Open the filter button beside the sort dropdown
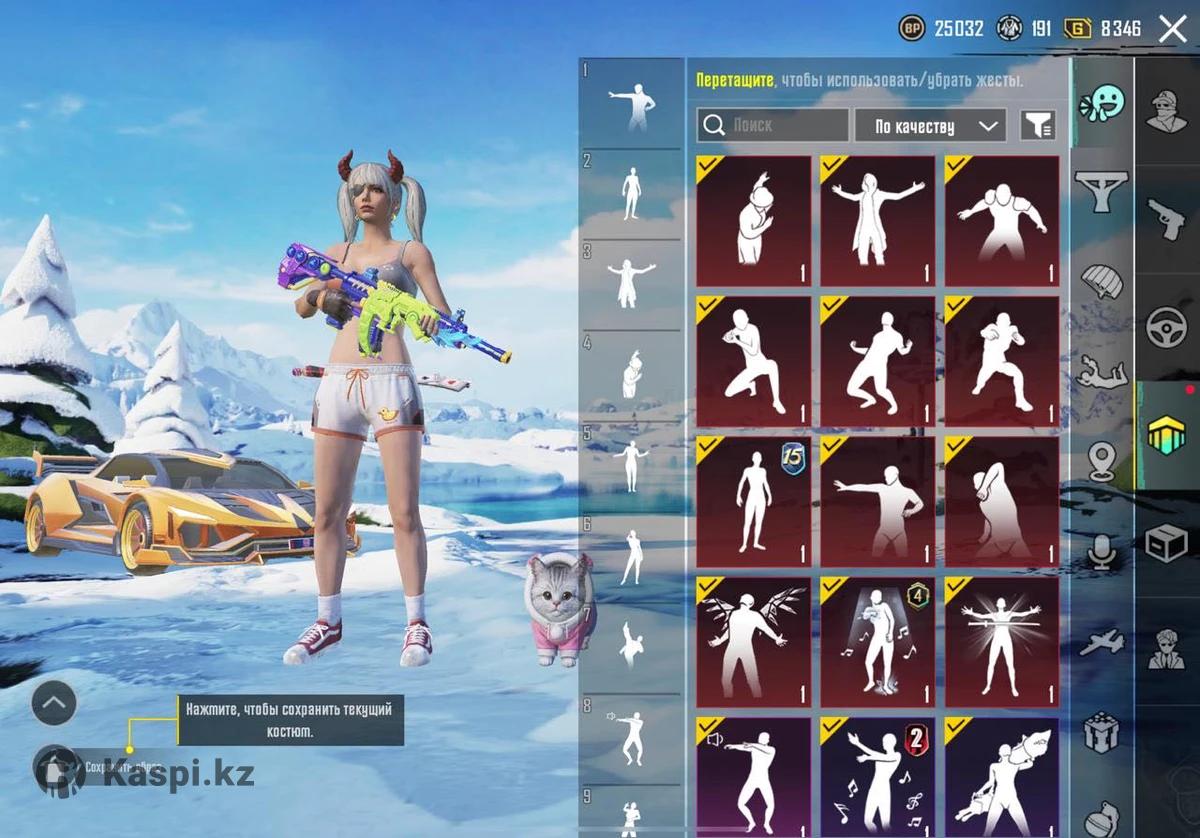The height and width of the screenshot is (838, 1200). tap(1038, 126)
